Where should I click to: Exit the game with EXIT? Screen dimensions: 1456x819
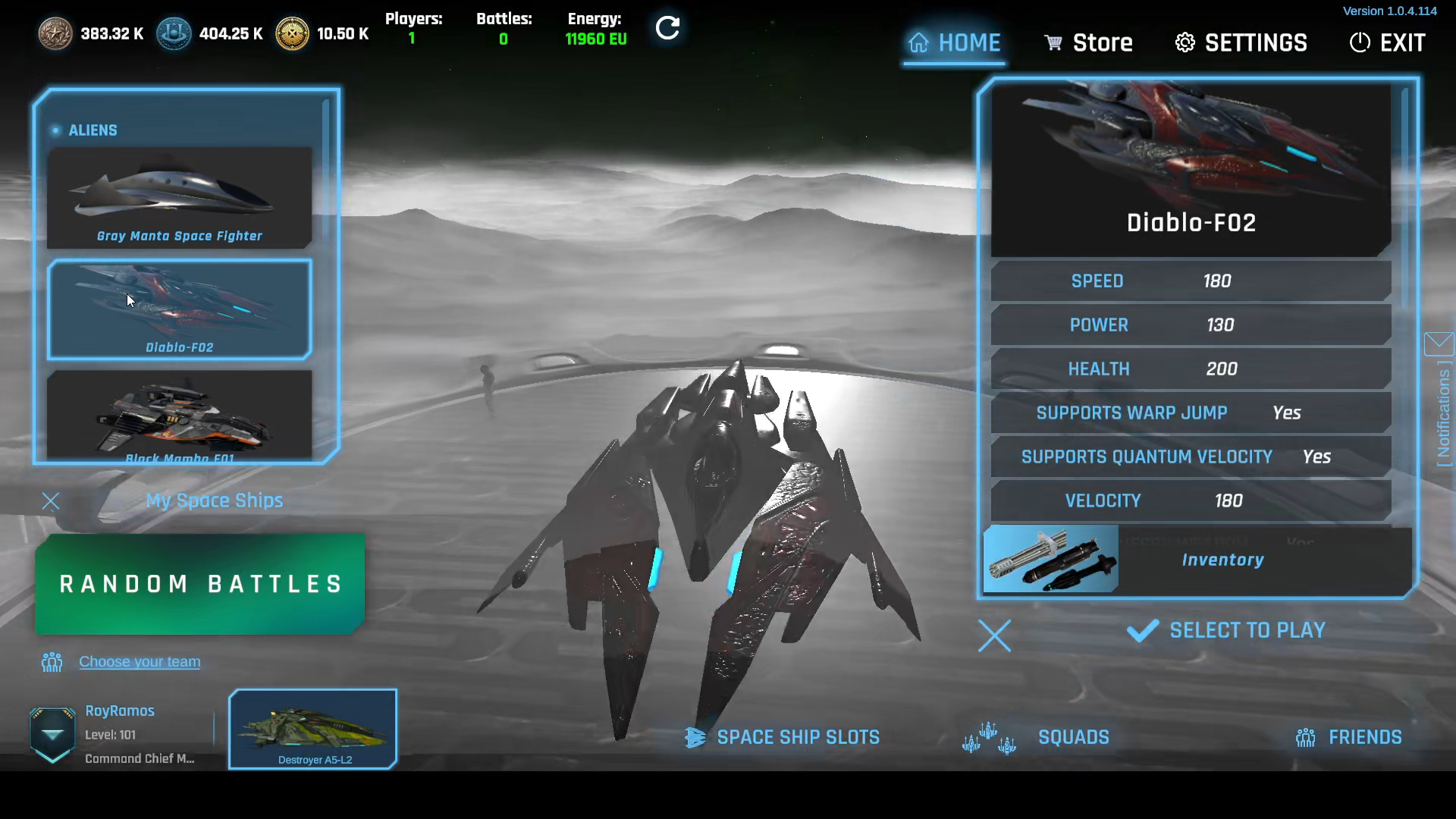(1388, 43)
